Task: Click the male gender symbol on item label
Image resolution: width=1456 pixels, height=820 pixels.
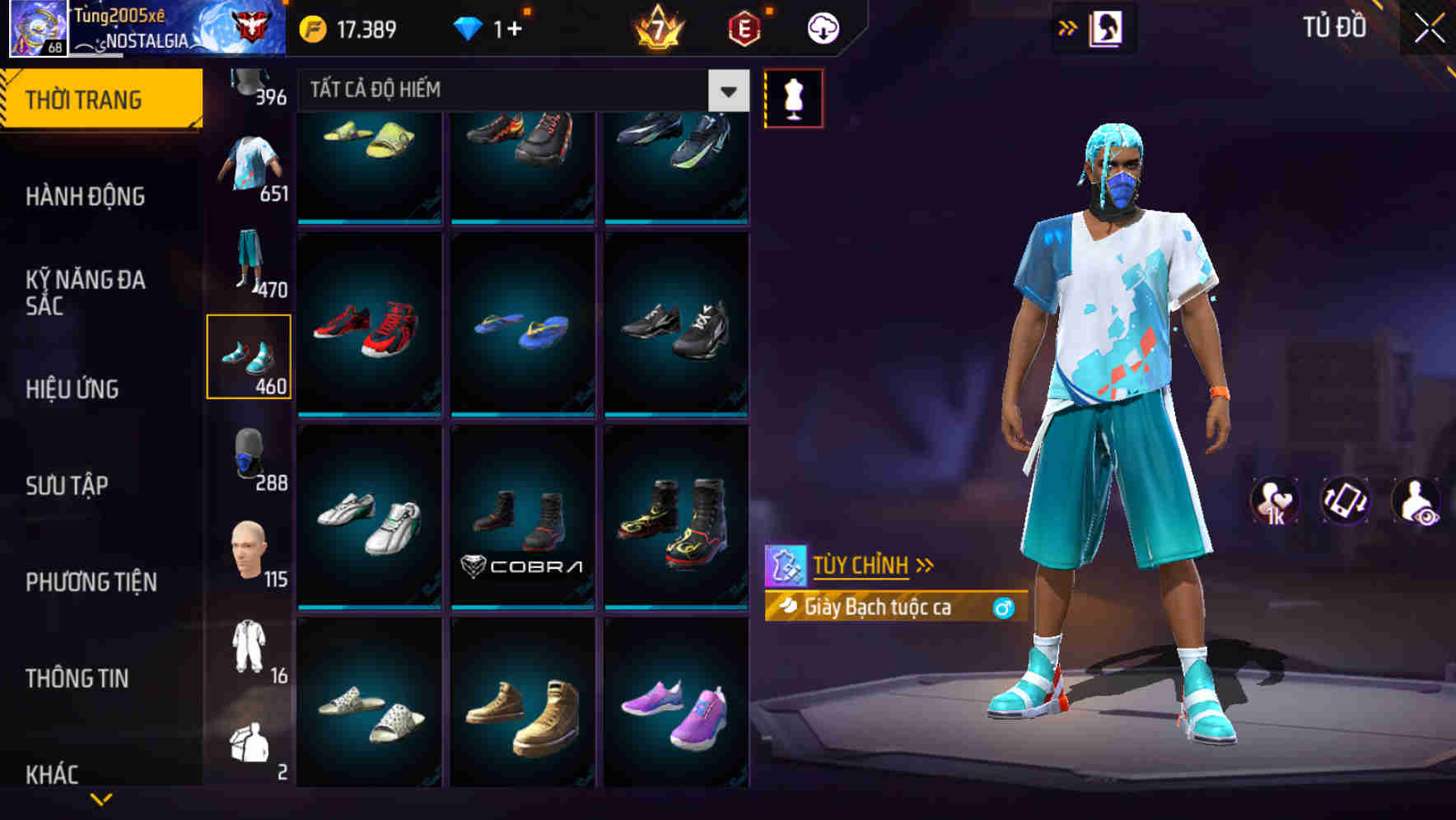Action: (x=1003, y=608)
